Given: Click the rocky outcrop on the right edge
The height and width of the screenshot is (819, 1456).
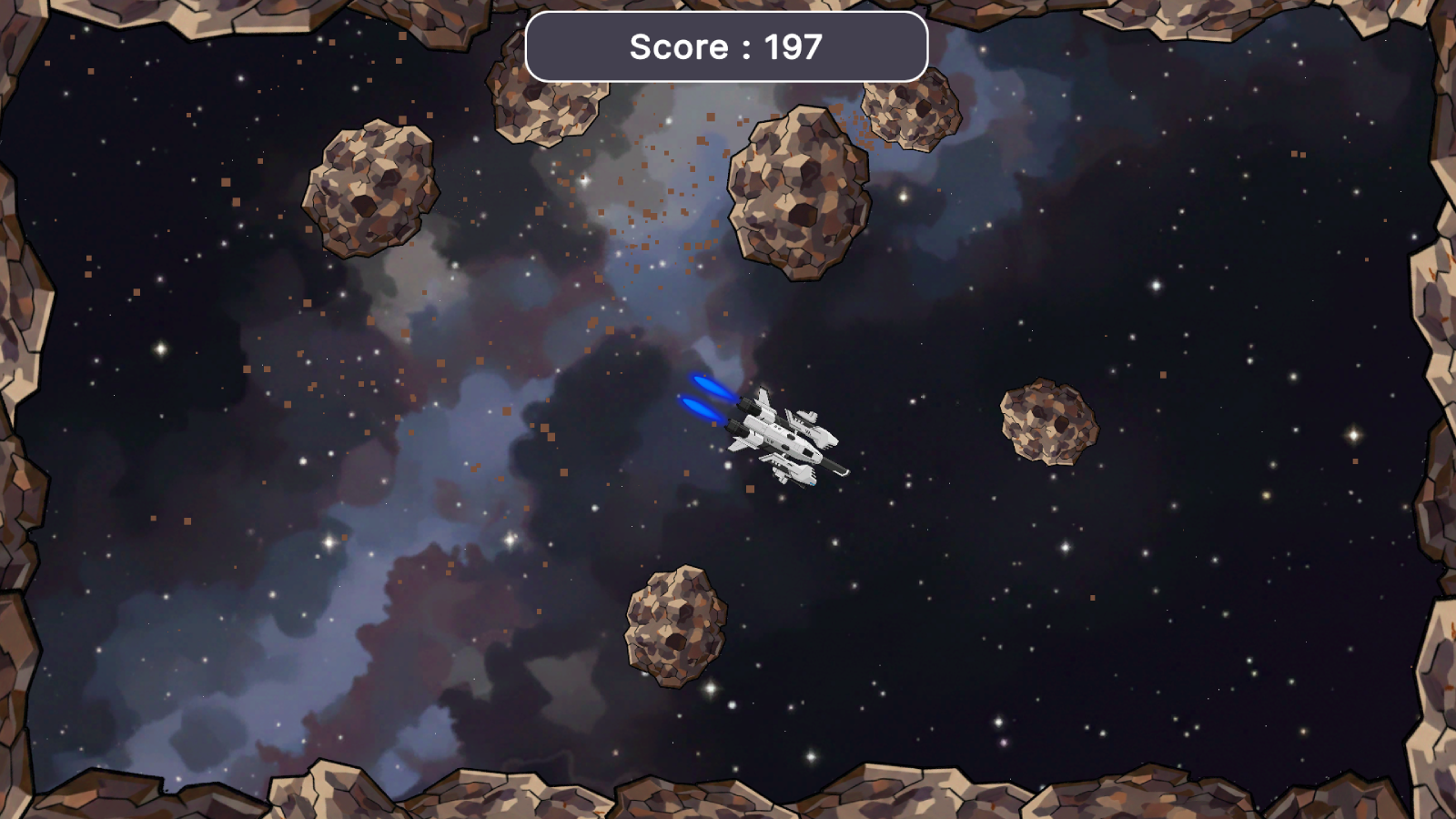Looking at the screenshot, I should (x=1429, y=364).
